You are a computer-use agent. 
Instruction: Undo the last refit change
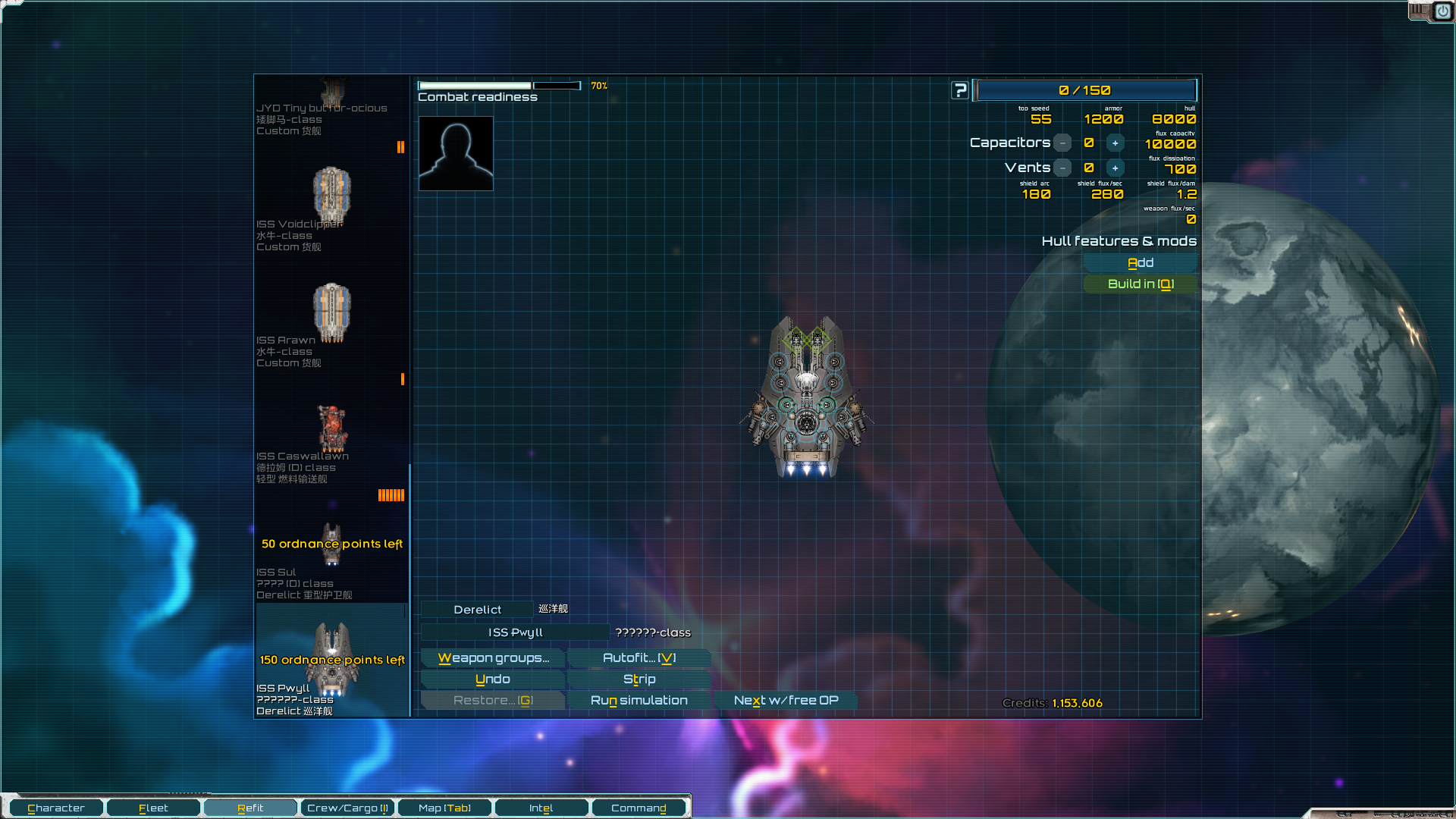493,679
